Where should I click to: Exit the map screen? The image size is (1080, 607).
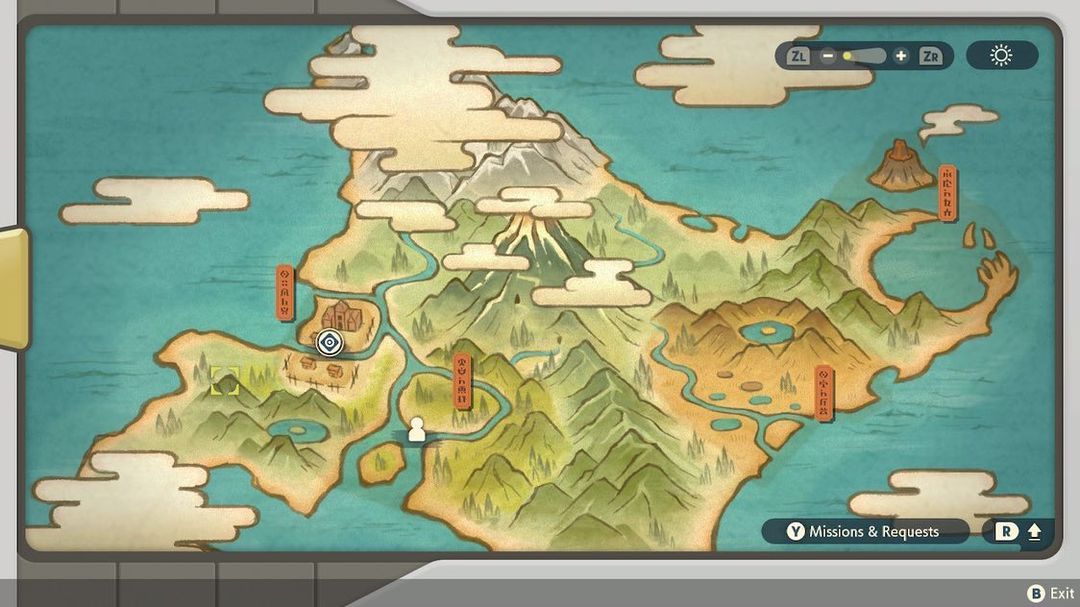click(x=1050, y=594)
